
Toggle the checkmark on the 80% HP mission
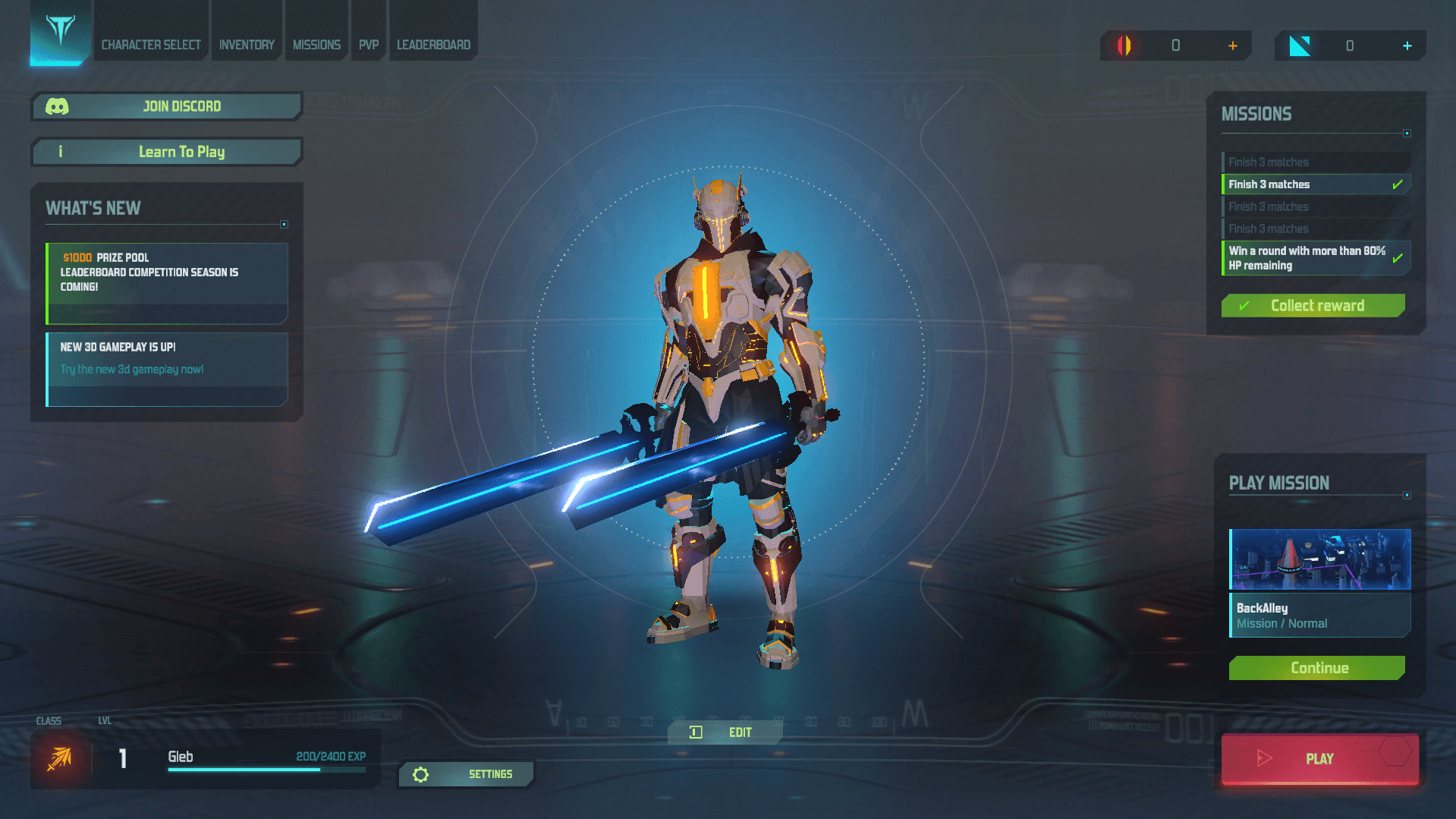pos(1398,257)
